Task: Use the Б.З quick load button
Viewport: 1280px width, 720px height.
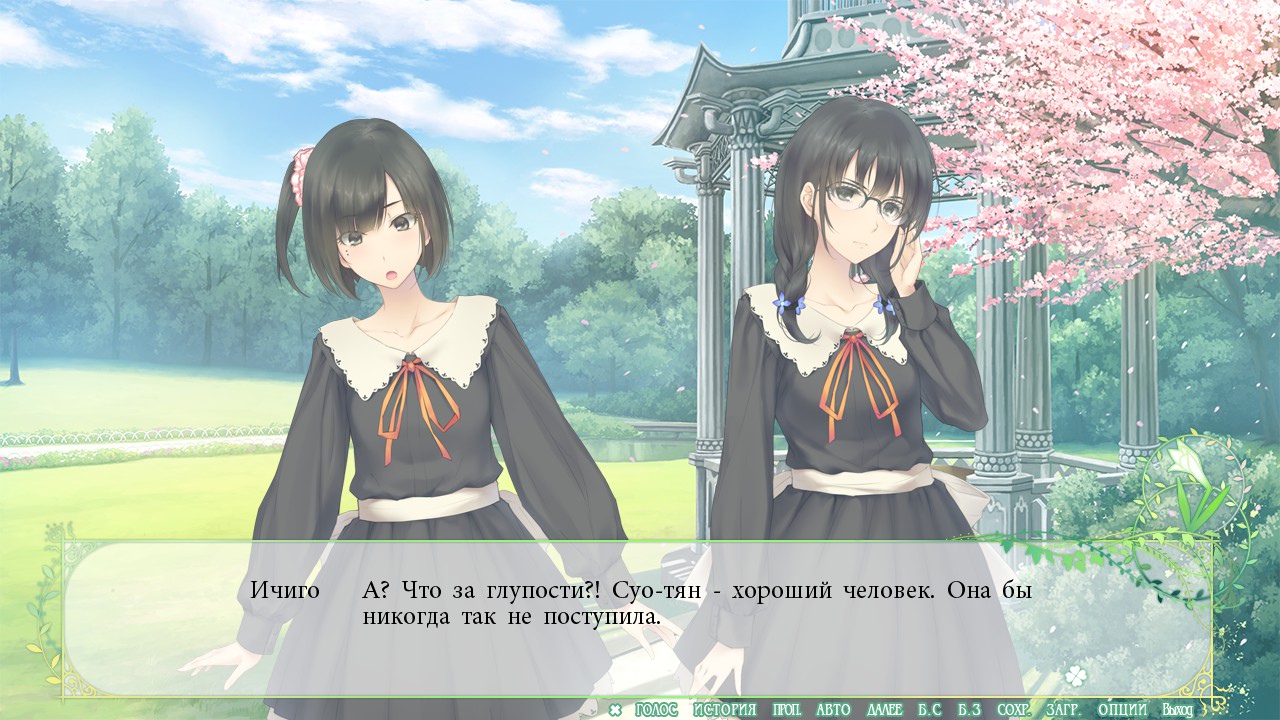Action: [x=968, y=710]
